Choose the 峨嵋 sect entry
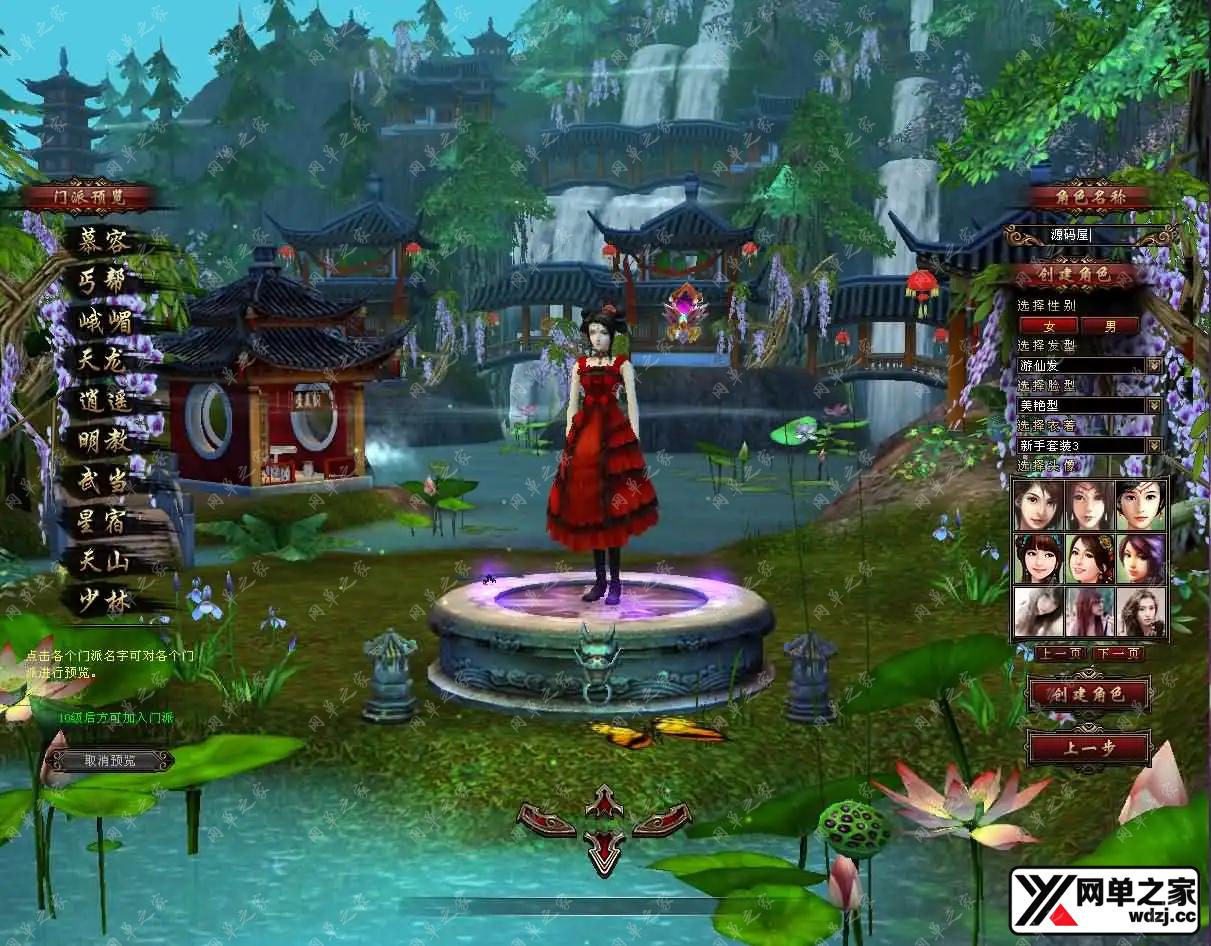Viewport: 1211px width, 946px height. click(105, 321)
